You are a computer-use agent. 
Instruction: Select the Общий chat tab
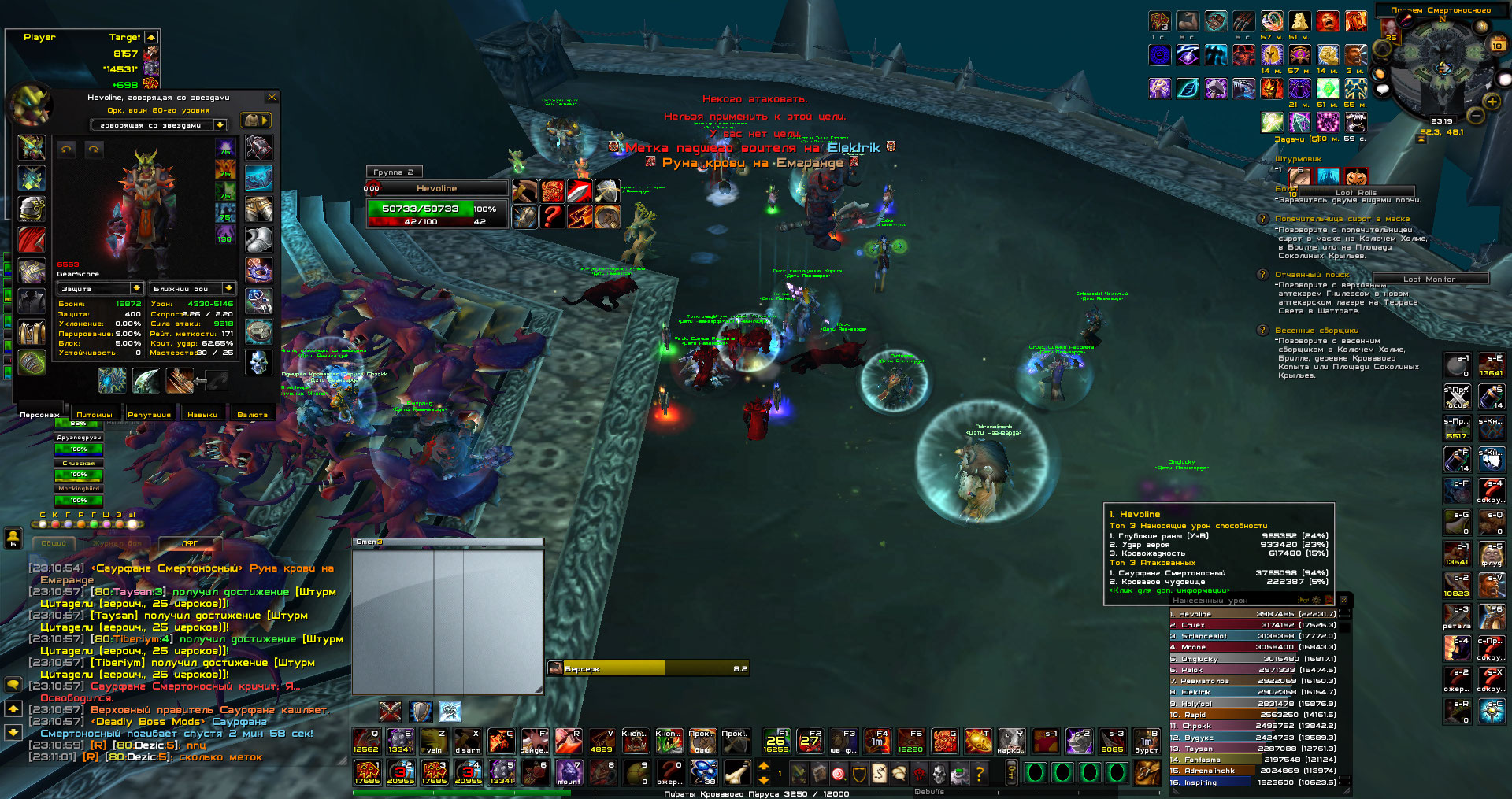pyautogui.click(x=54, y=542)
